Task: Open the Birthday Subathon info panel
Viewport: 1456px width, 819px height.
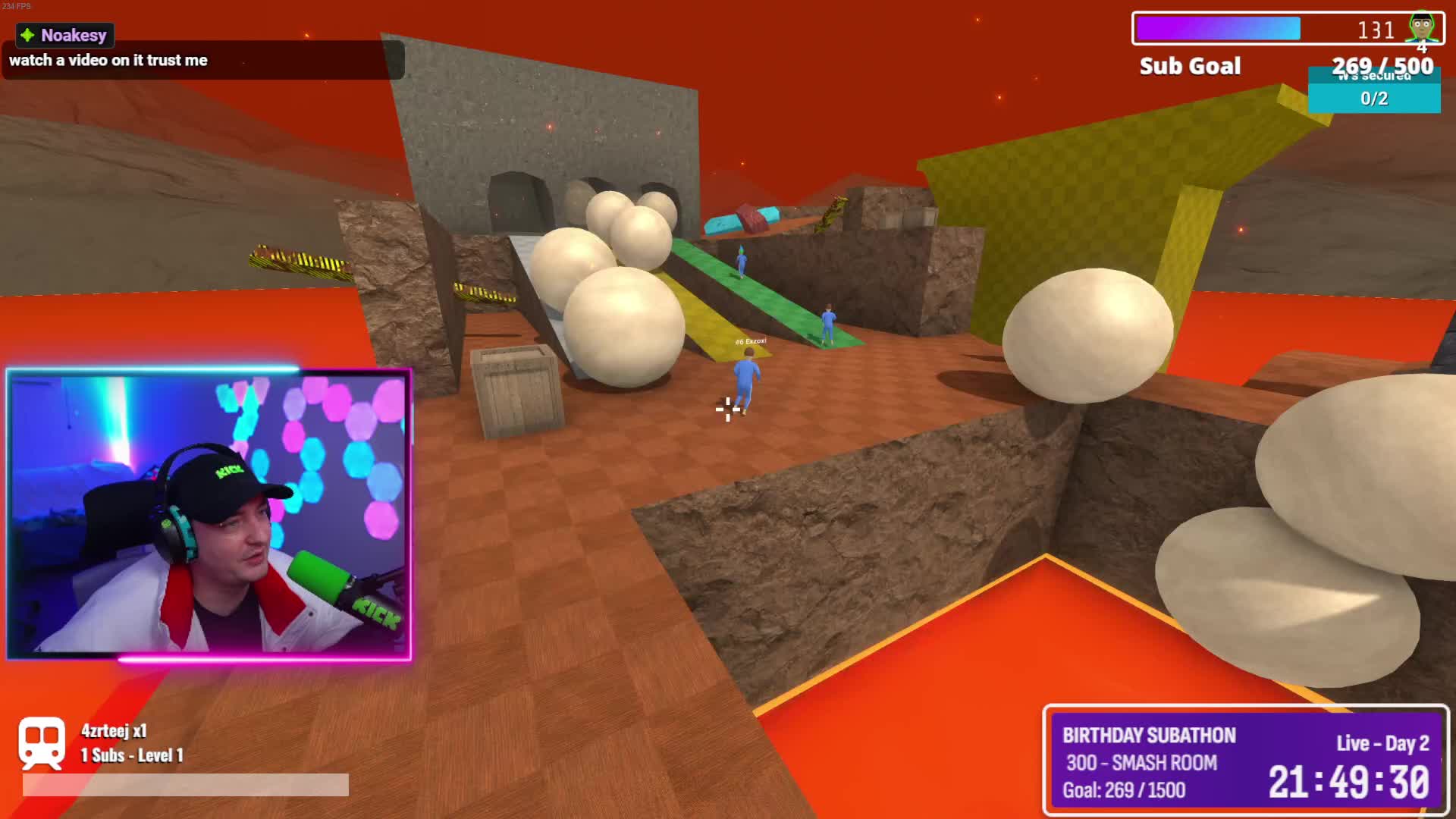Action: point(1245,761)
